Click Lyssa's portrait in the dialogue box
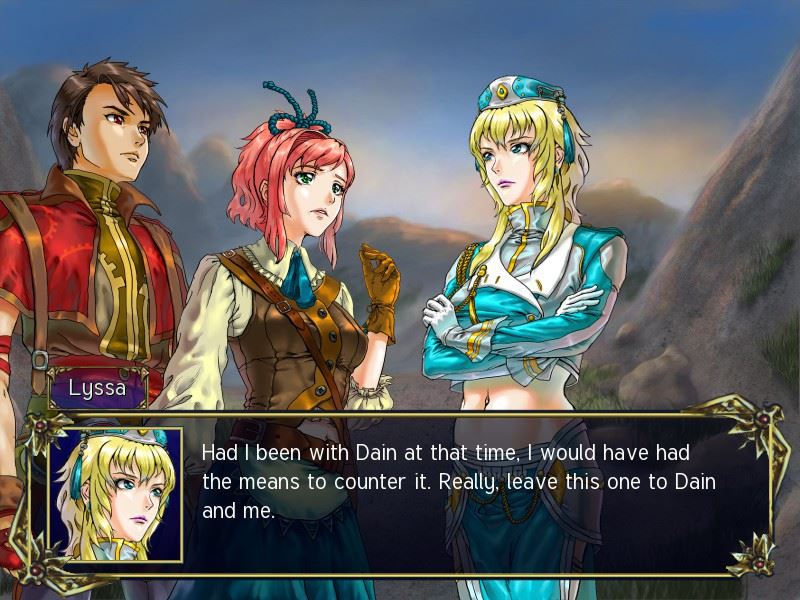 (116, 494)
